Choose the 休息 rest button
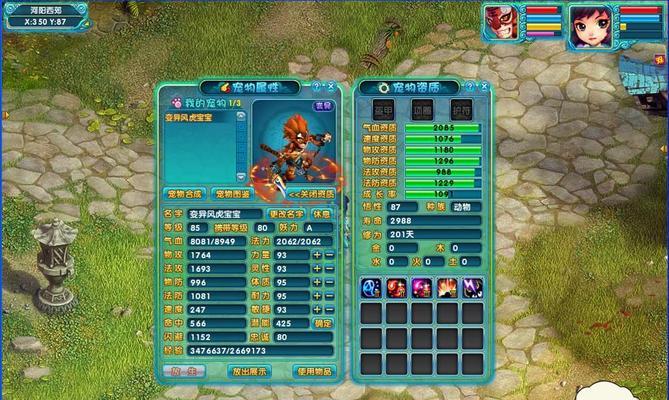 [x=321, y=213]
